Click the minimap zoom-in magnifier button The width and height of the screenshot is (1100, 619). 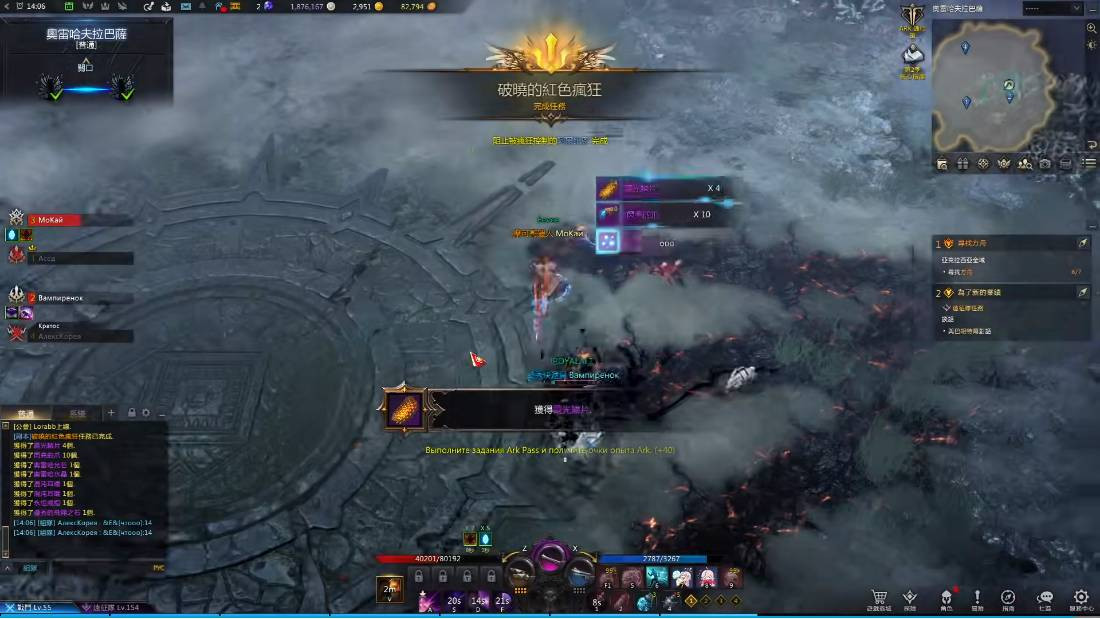[1091, 28]
